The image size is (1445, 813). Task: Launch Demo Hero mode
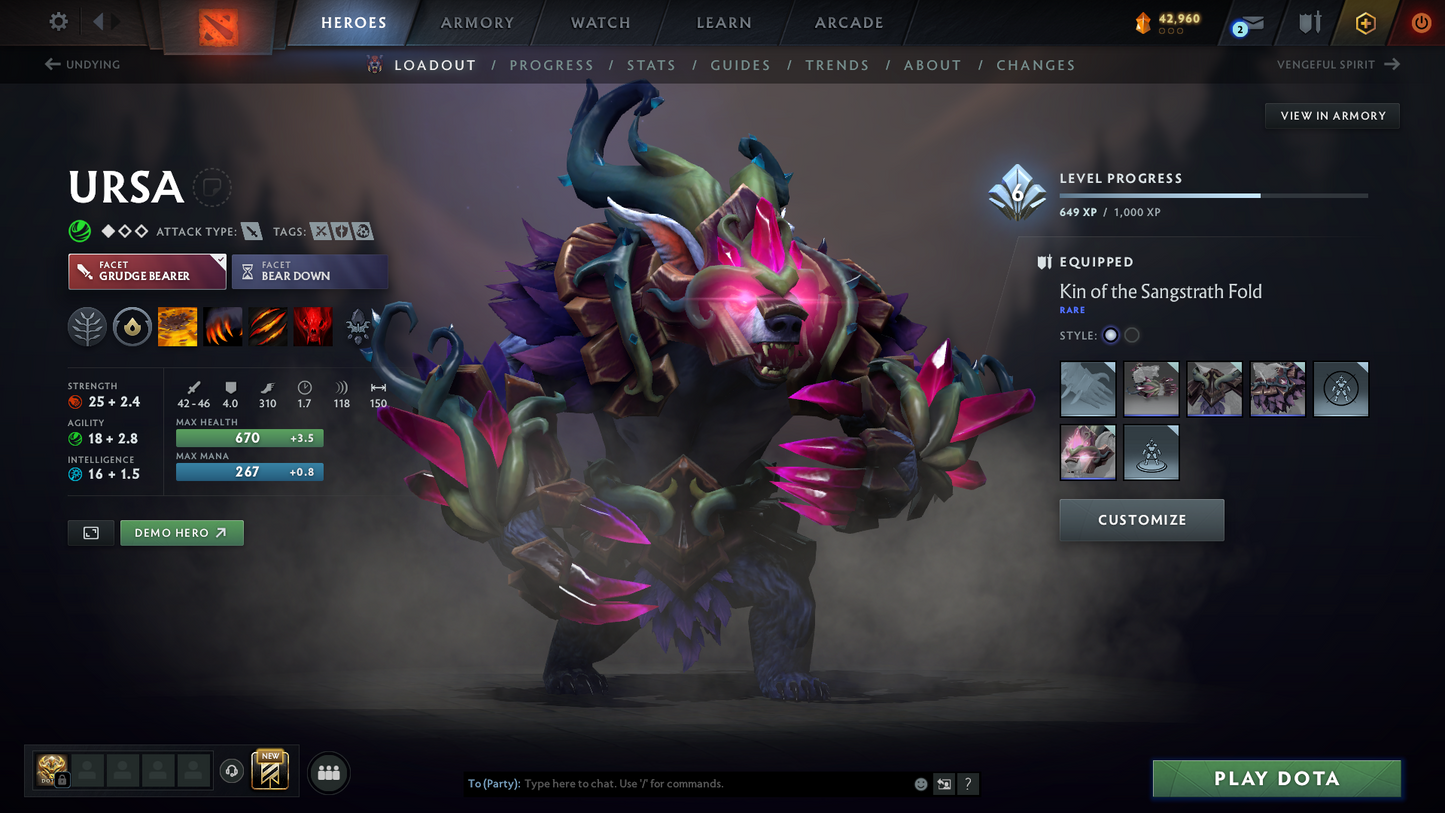[x=181, y=533]
